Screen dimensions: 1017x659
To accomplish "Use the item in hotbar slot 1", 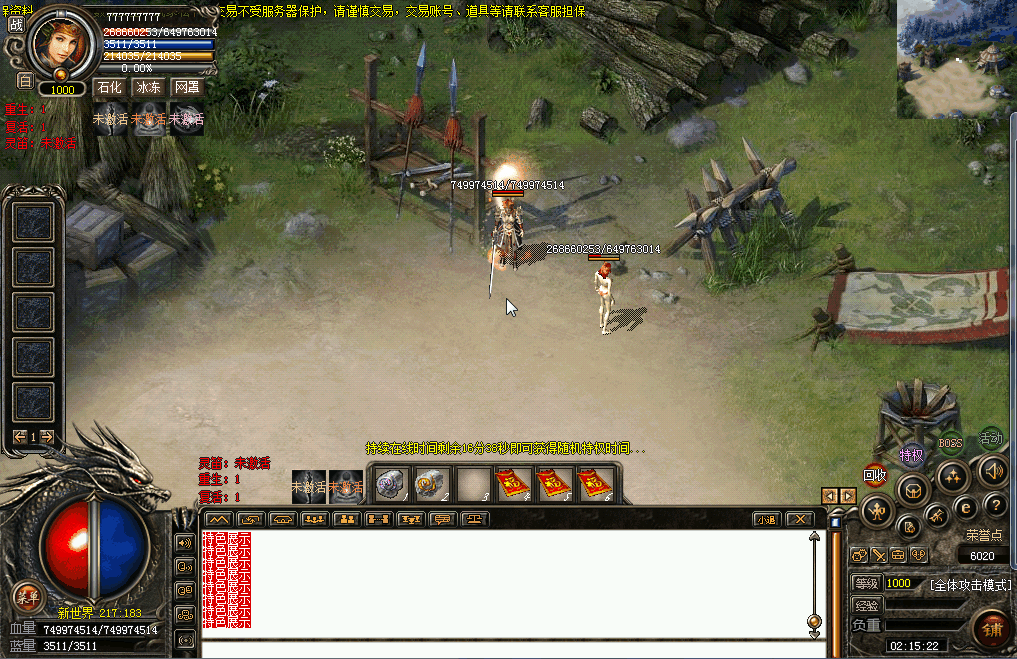I will pos(390,485).
